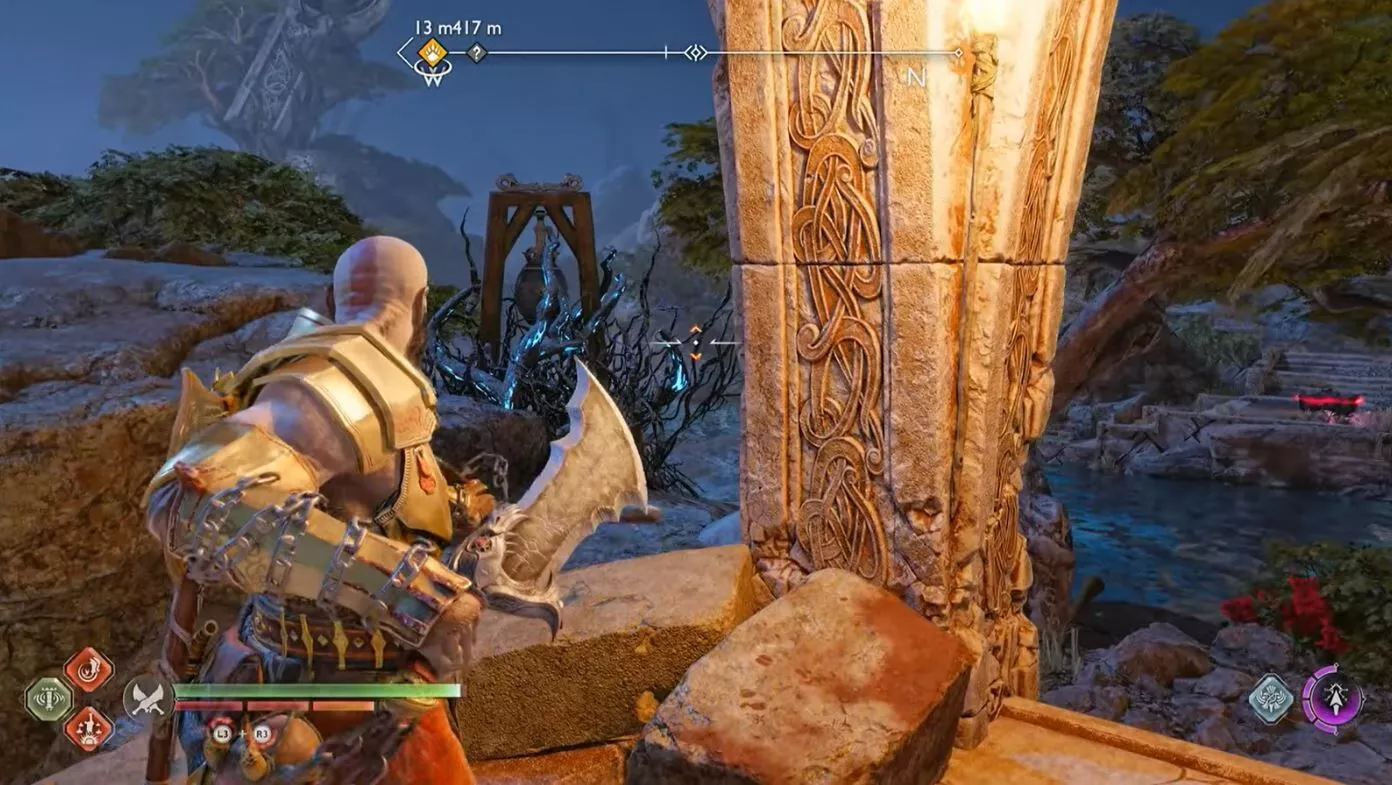The height and width of the screenshot is (785, 1392).
Task: Click the tick mark on the compass bar
Action: 665,52
